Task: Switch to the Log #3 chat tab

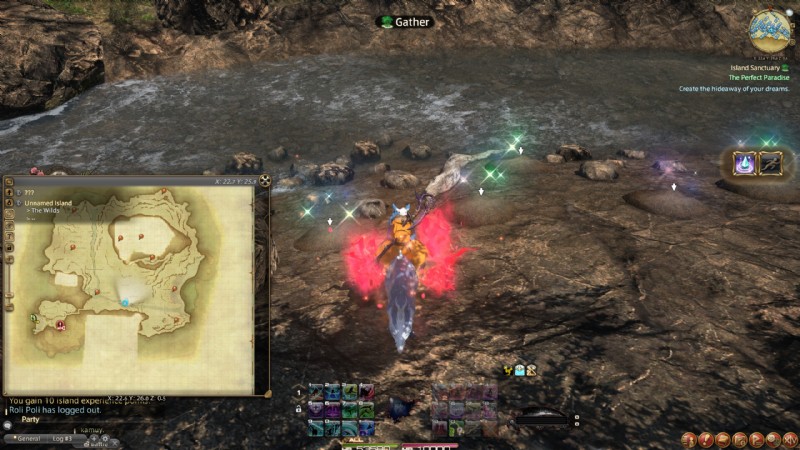Action: coord(62,438)
